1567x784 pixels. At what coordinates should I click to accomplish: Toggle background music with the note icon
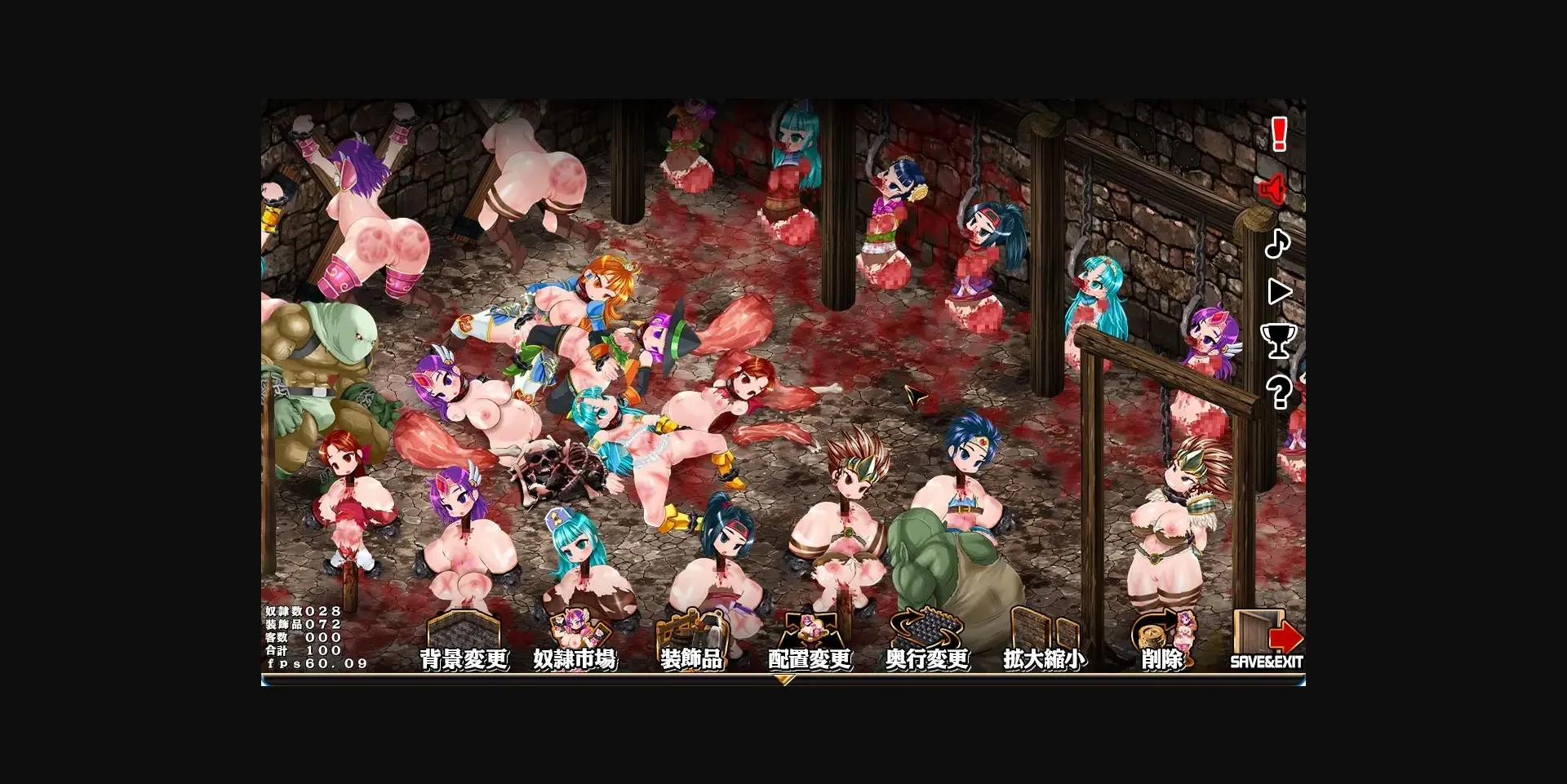[x=1278, y=244]
